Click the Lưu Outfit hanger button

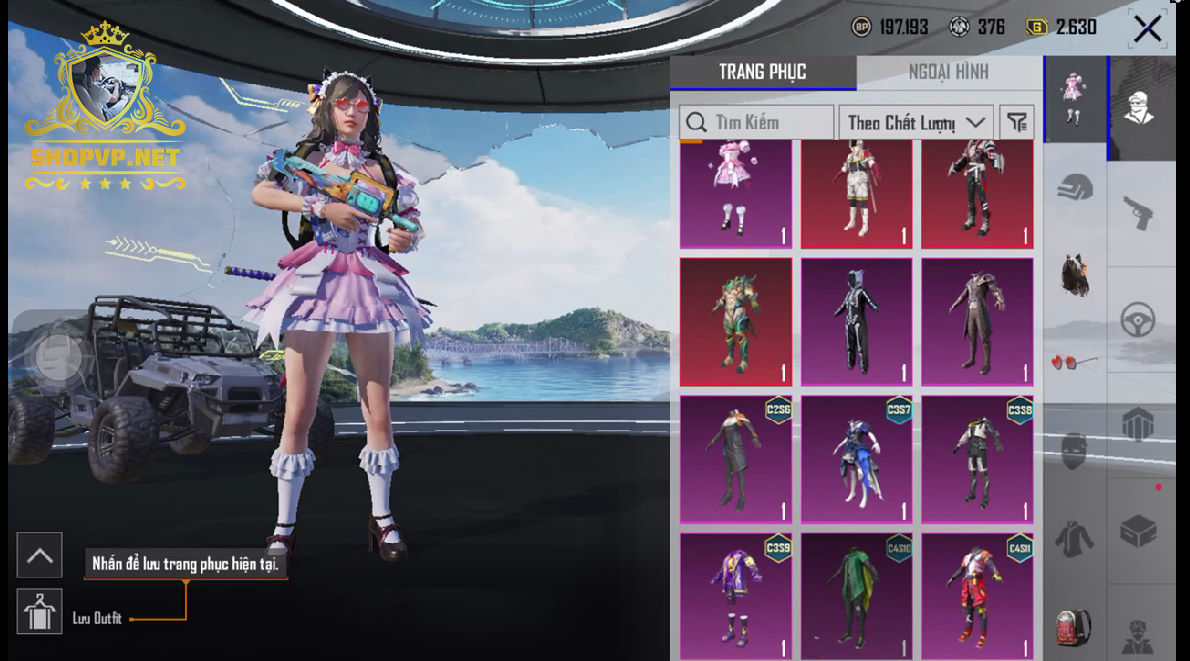[40, 612]
